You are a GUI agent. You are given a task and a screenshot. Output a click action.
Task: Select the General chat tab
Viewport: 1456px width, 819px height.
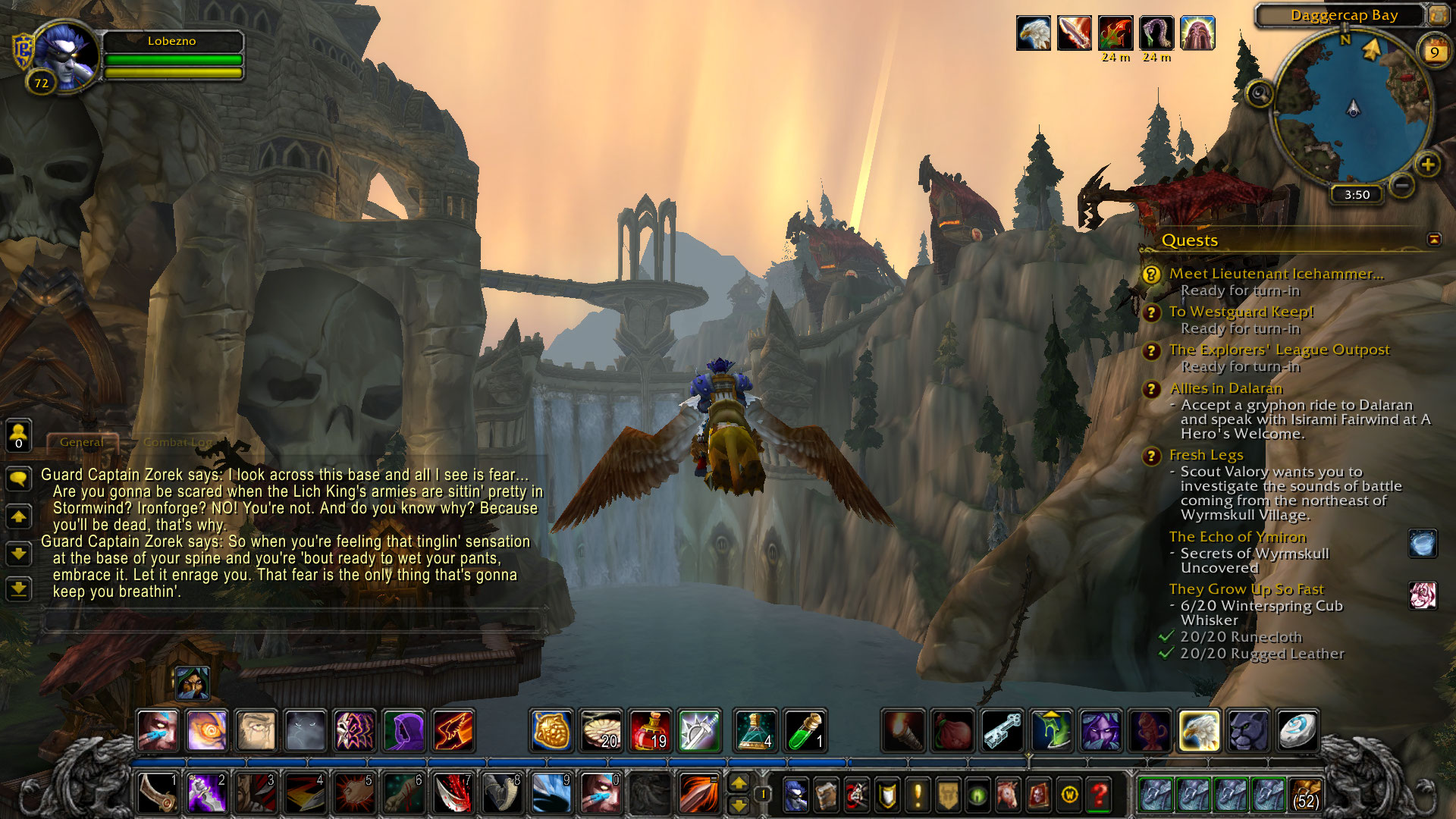pyautogui.click(x=82, y=442)
